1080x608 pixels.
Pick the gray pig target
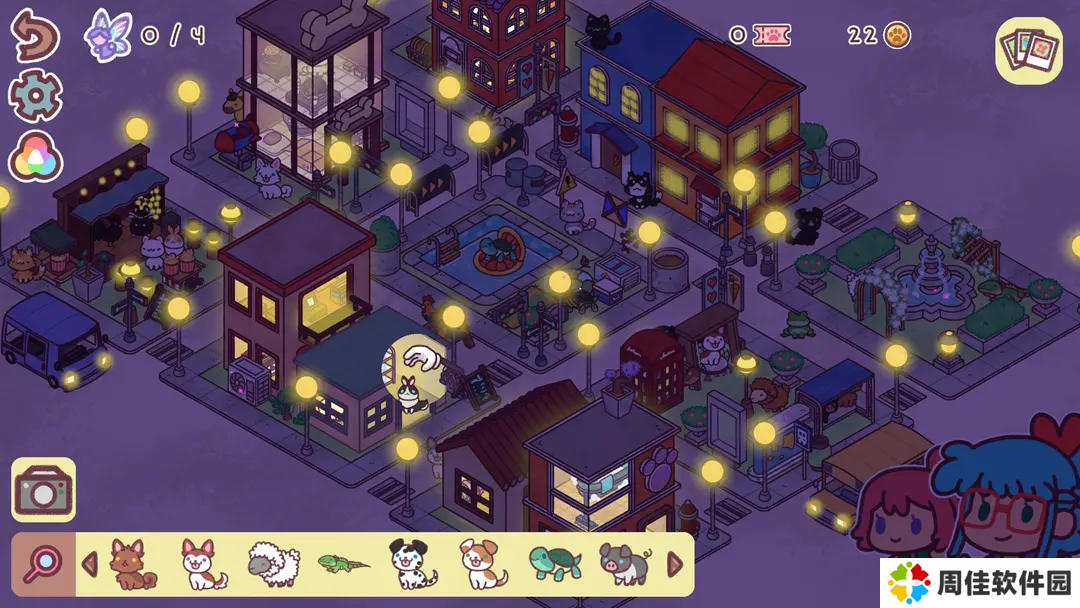coord(625,564)
